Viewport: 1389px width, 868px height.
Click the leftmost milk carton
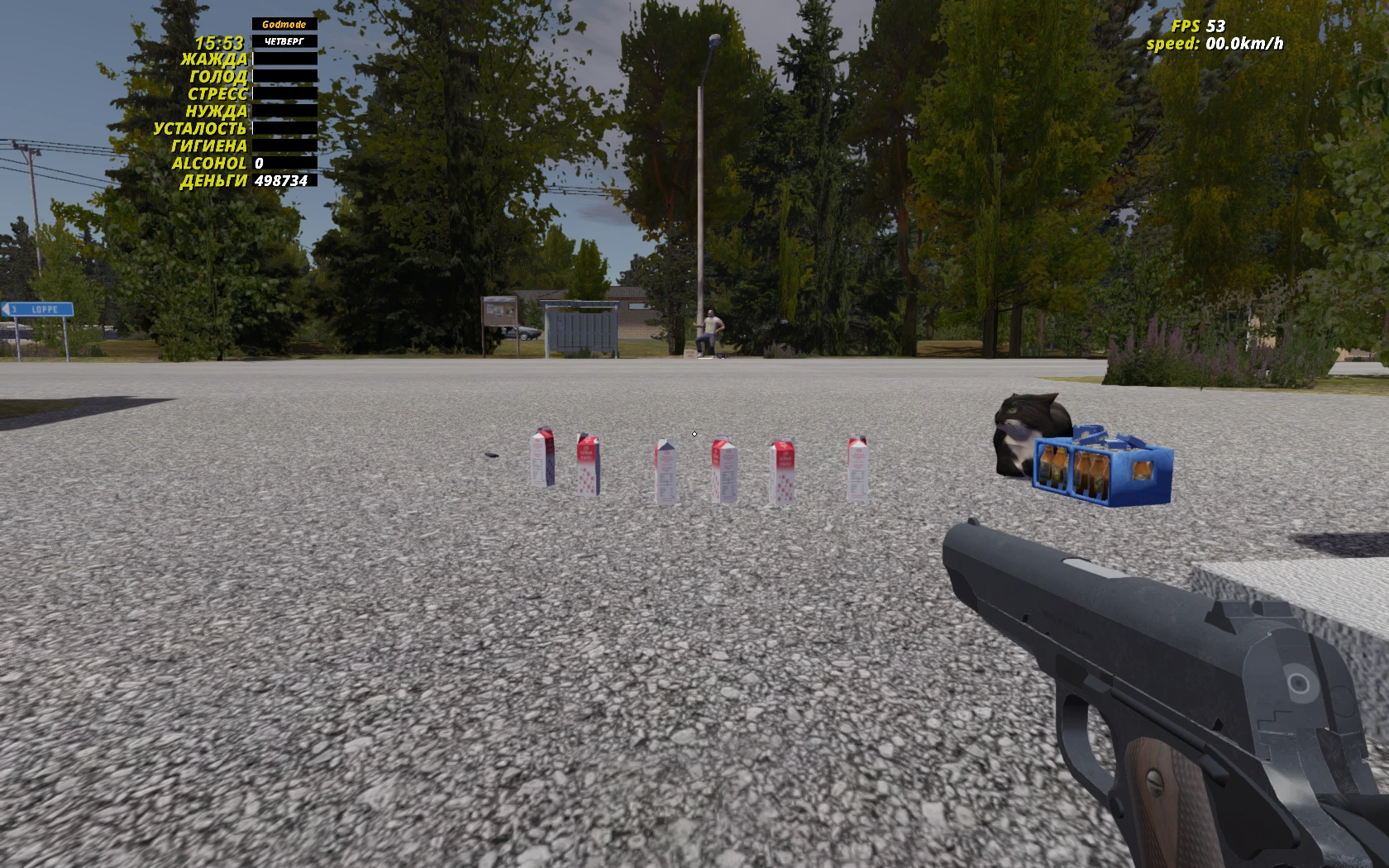[542, 459]
